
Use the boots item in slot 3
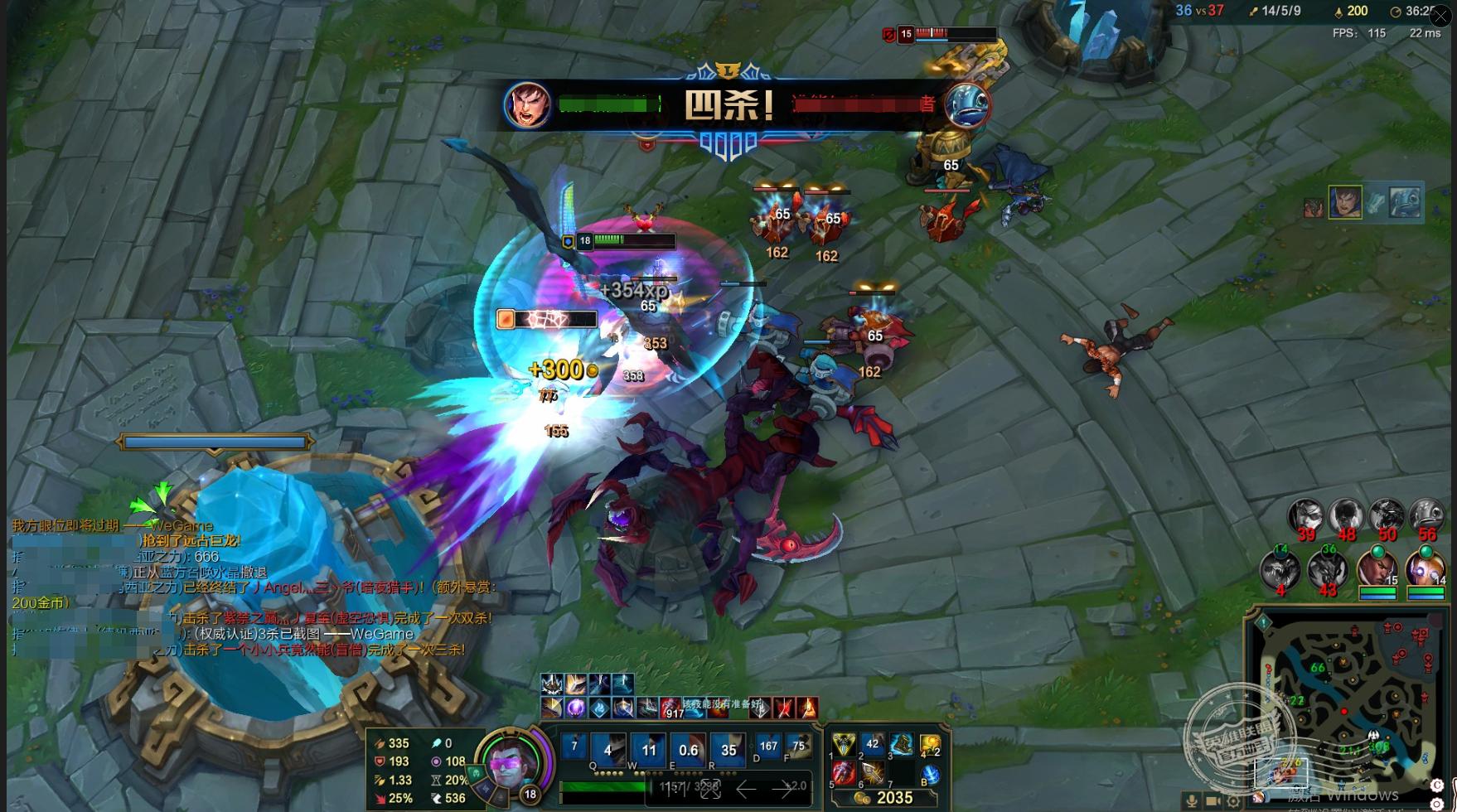(x=901, y=745)
